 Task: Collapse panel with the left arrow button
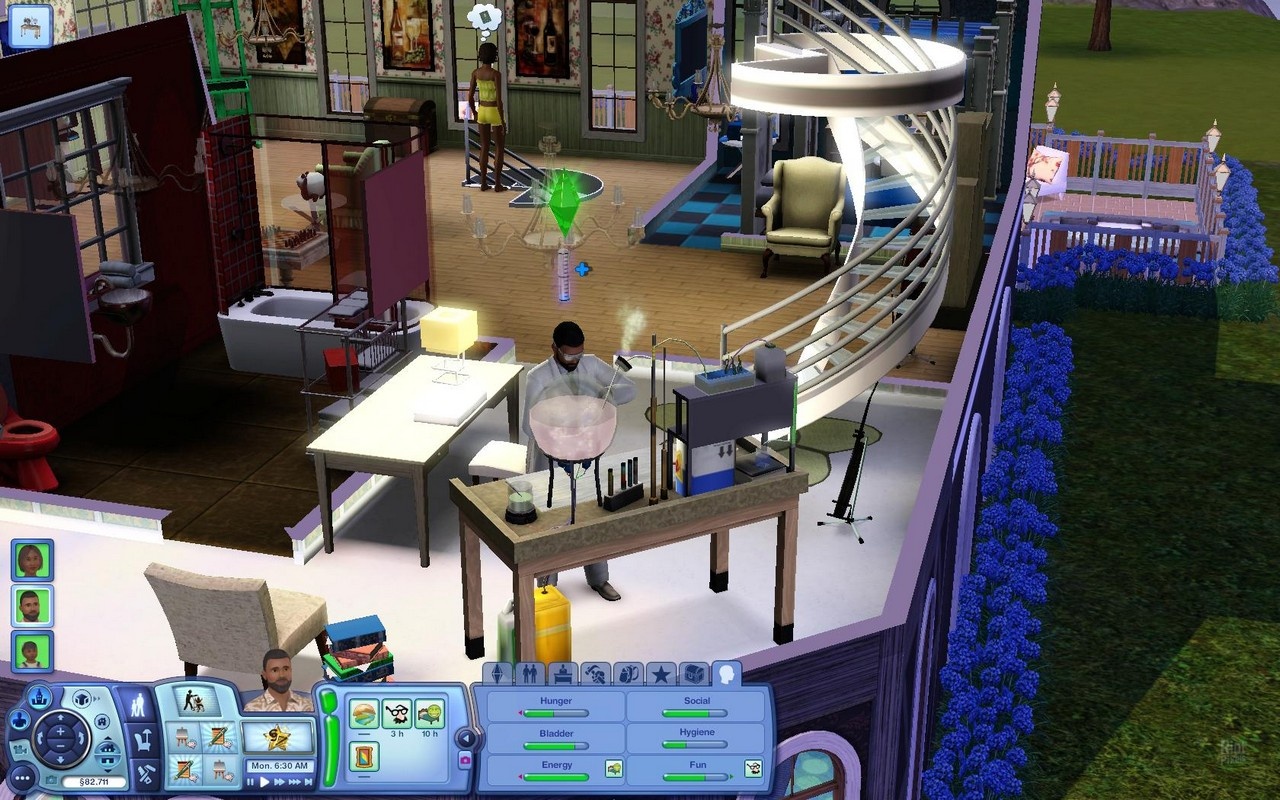[464, 738]
